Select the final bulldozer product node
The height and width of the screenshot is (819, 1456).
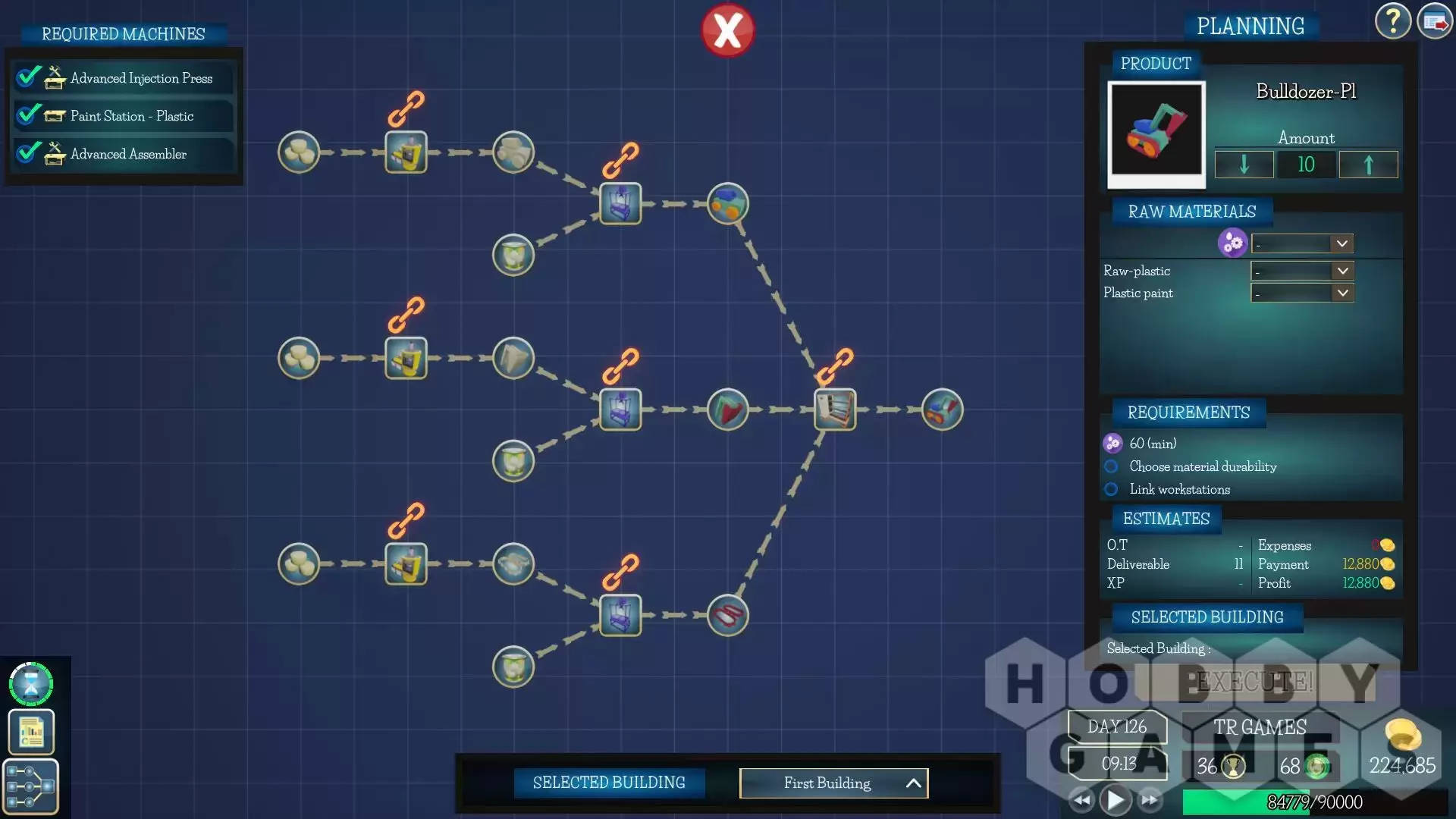click(x=942, y=409)
